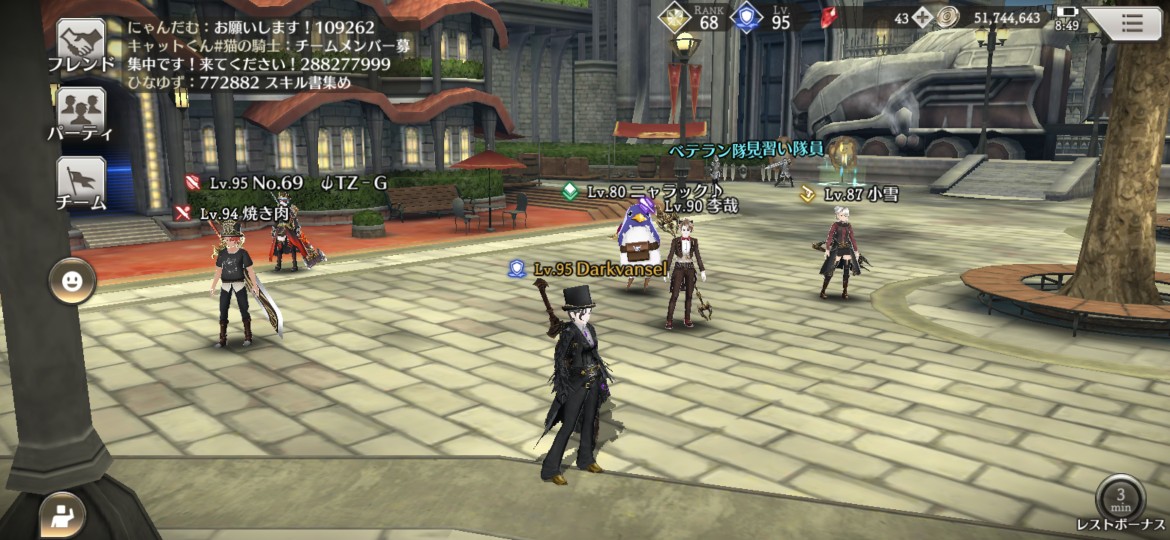
Task: Open the パーティ party menu
Action: (x=80, y=111)
